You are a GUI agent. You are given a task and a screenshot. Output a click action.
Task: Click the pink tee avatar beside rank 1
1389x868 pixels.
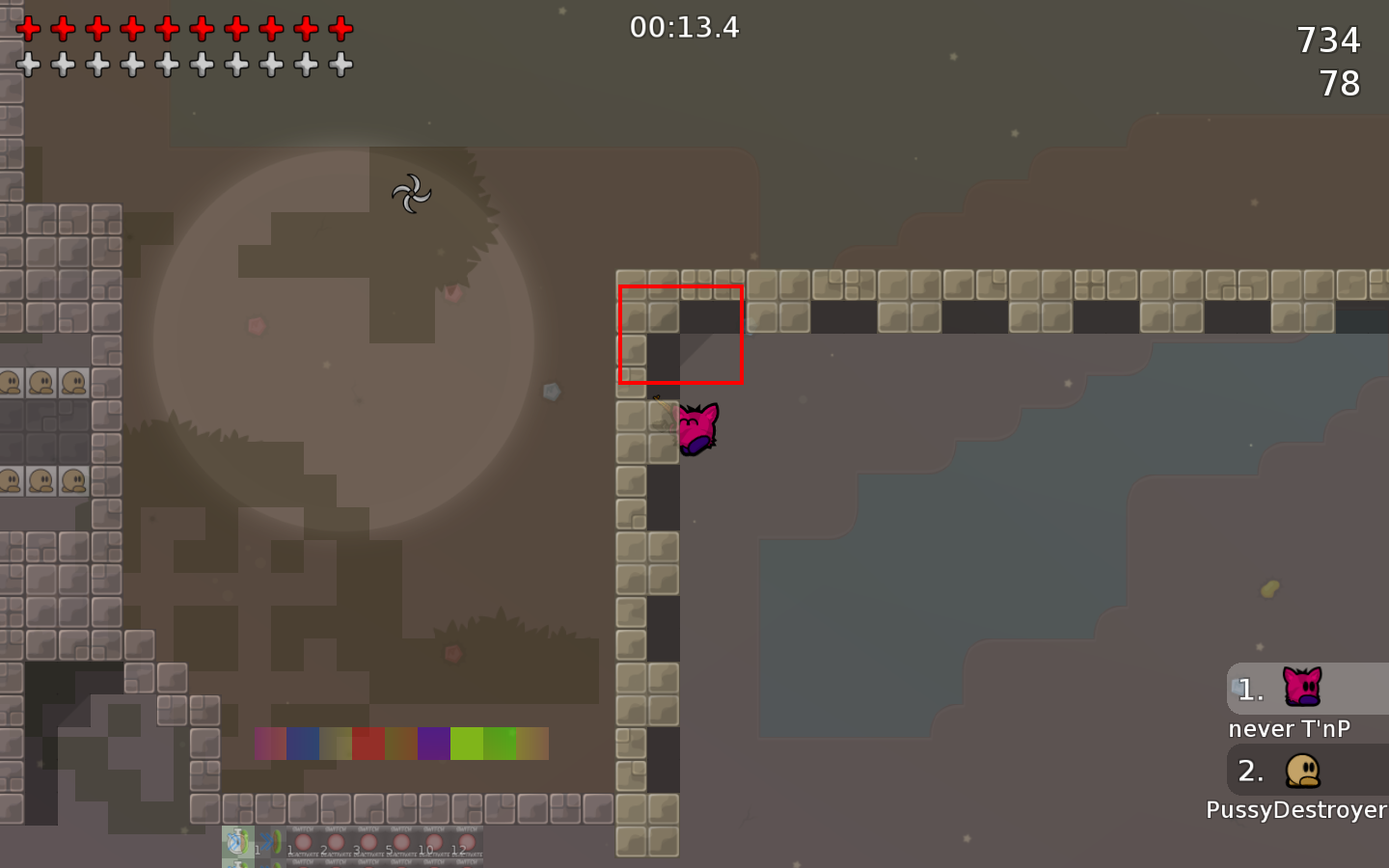point(1302,688)
